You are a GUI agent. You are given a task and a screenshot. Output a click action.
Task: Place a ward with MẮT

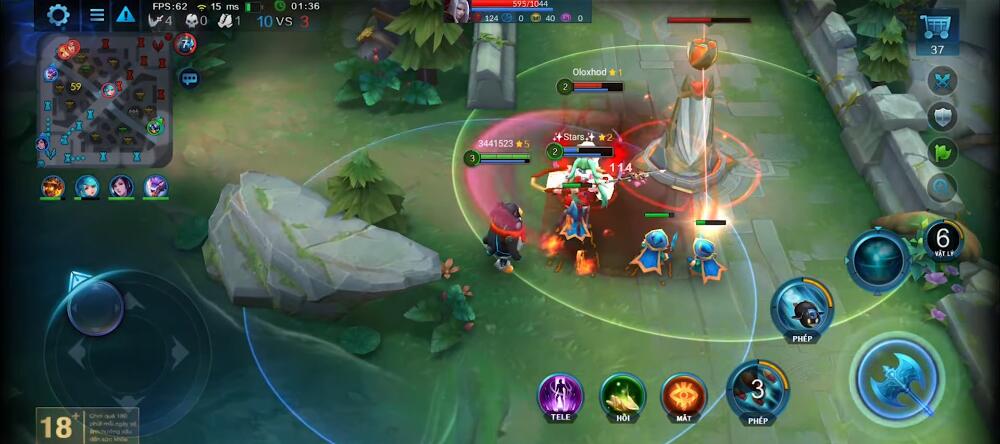[x=684, y=394]
